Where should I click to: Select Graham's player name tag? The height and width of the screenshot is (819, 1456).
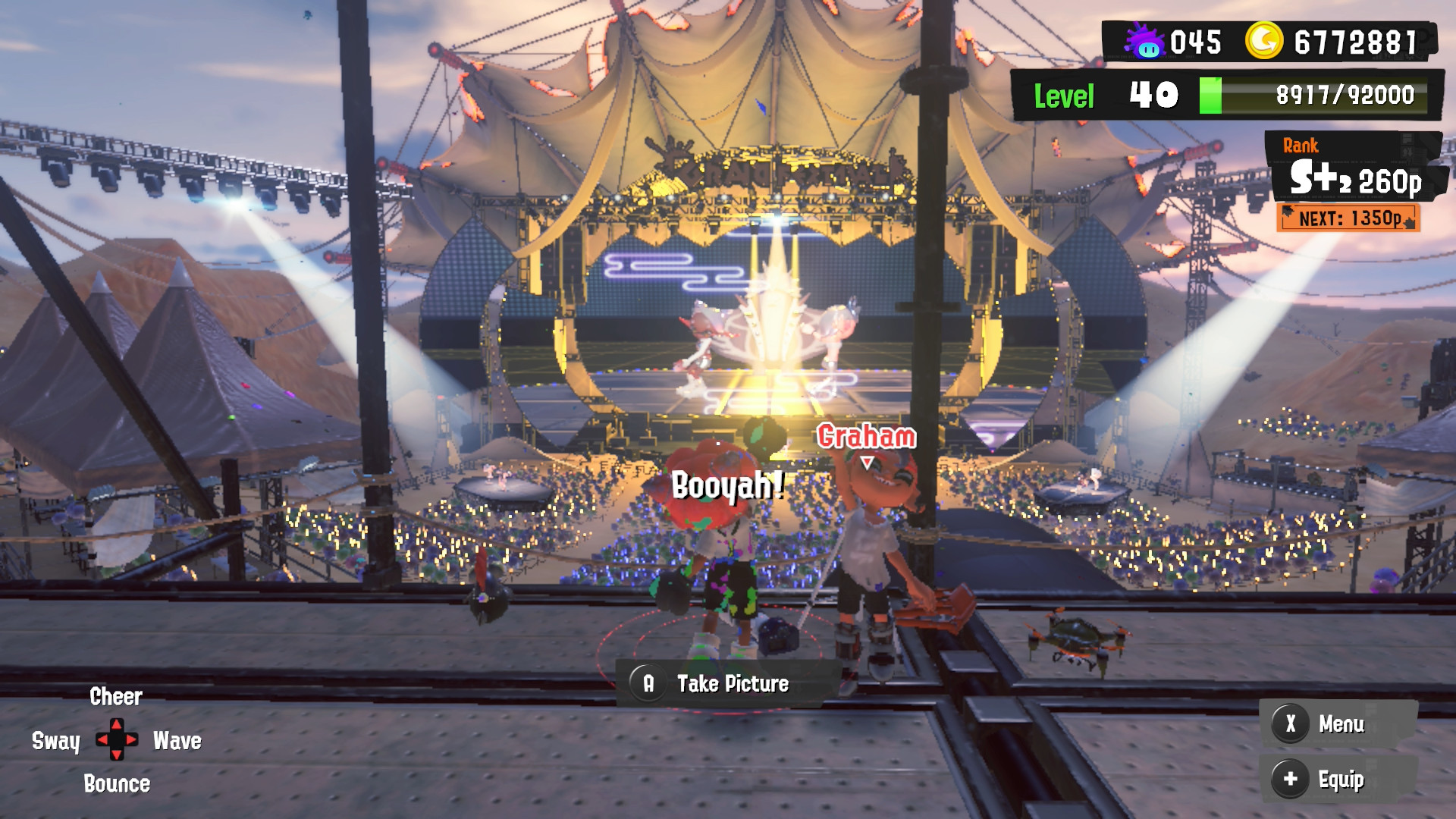coord(867,437)
